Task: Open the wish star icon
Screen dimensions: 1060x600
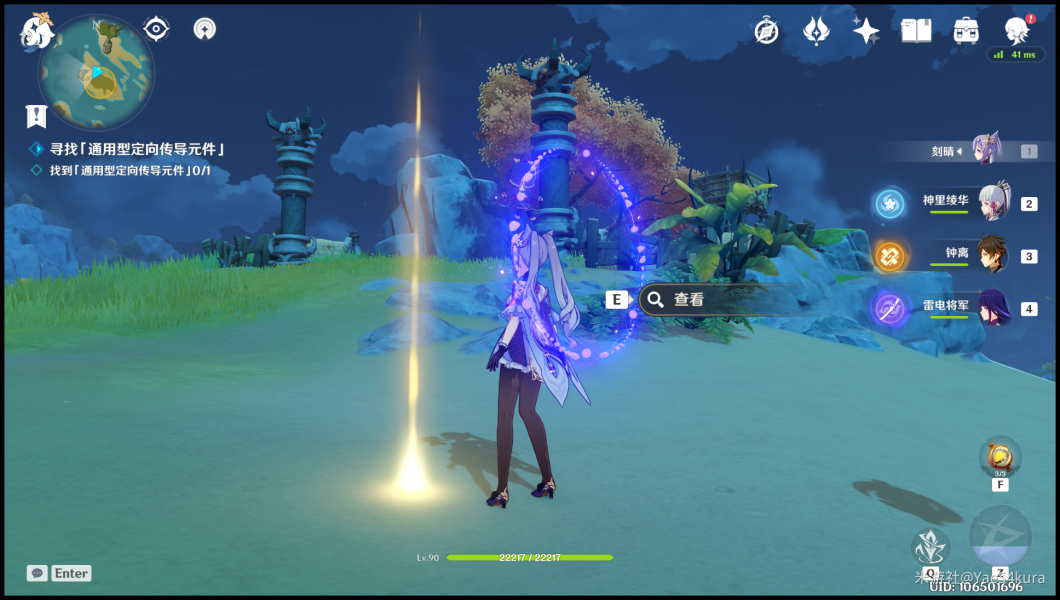Action: 866,31
